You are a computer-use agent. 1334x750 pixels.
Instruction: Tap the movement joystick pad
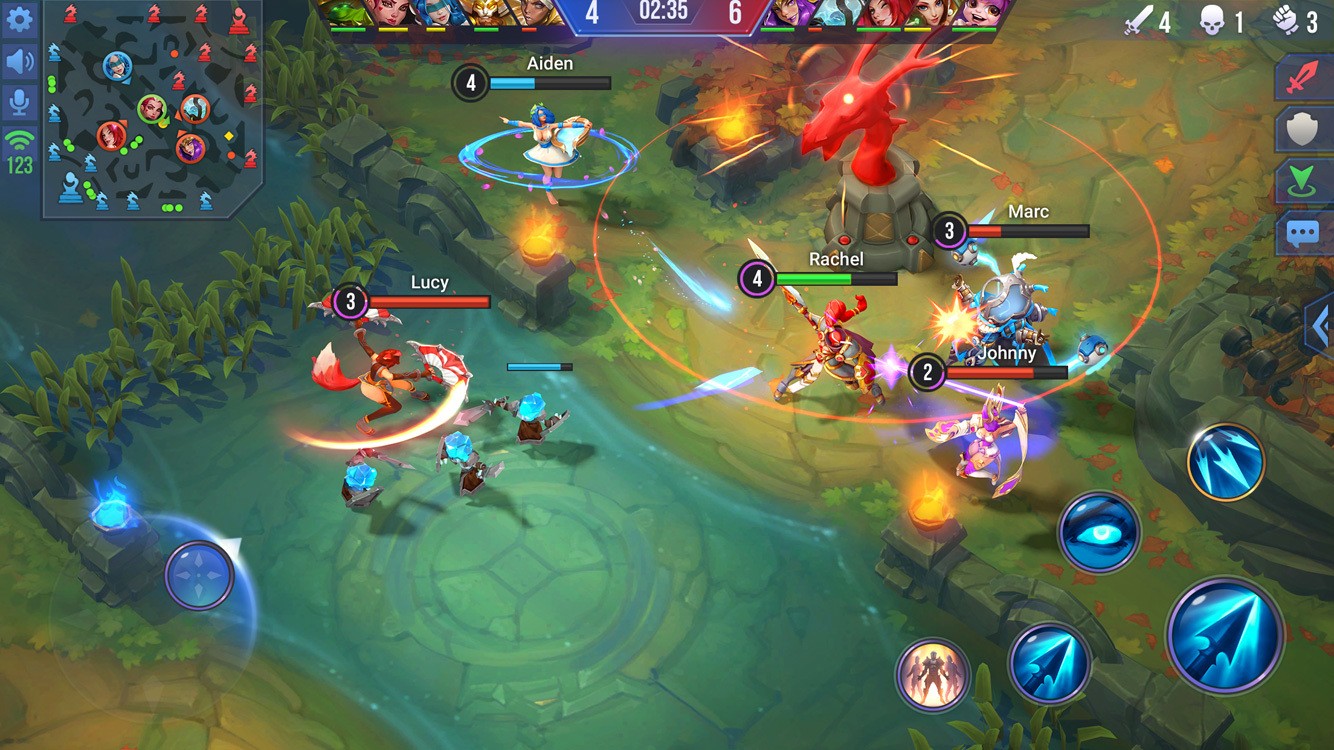pyautogui.click(x=199, y=575)
